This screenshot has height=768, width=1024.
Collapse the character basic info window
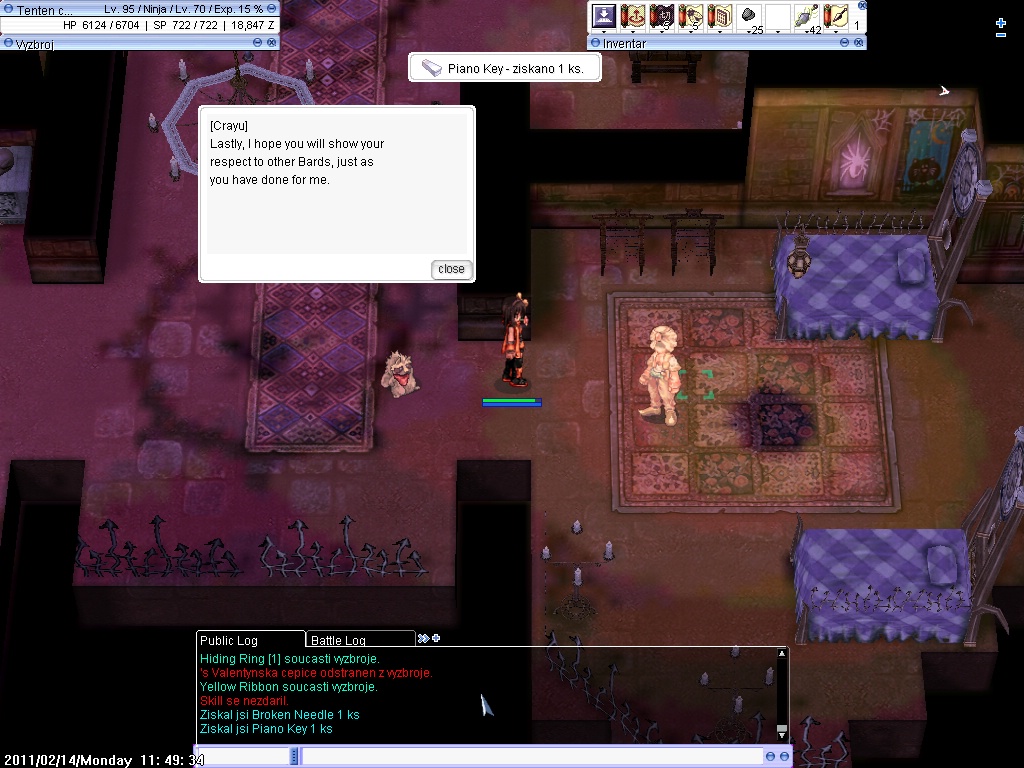[x=272, y=9]
